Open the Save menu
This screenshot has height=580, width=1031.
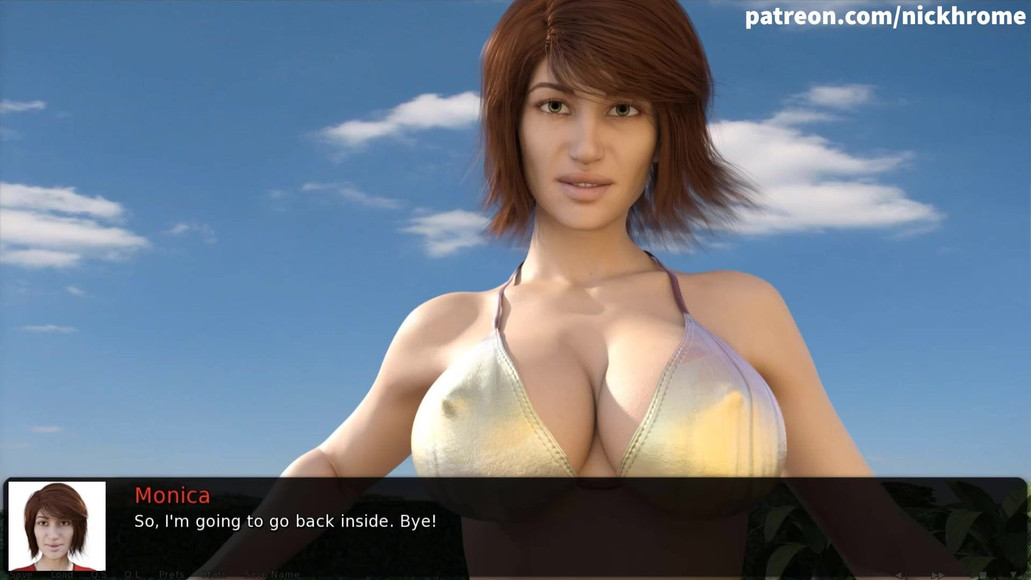click(x=21, y=575)
